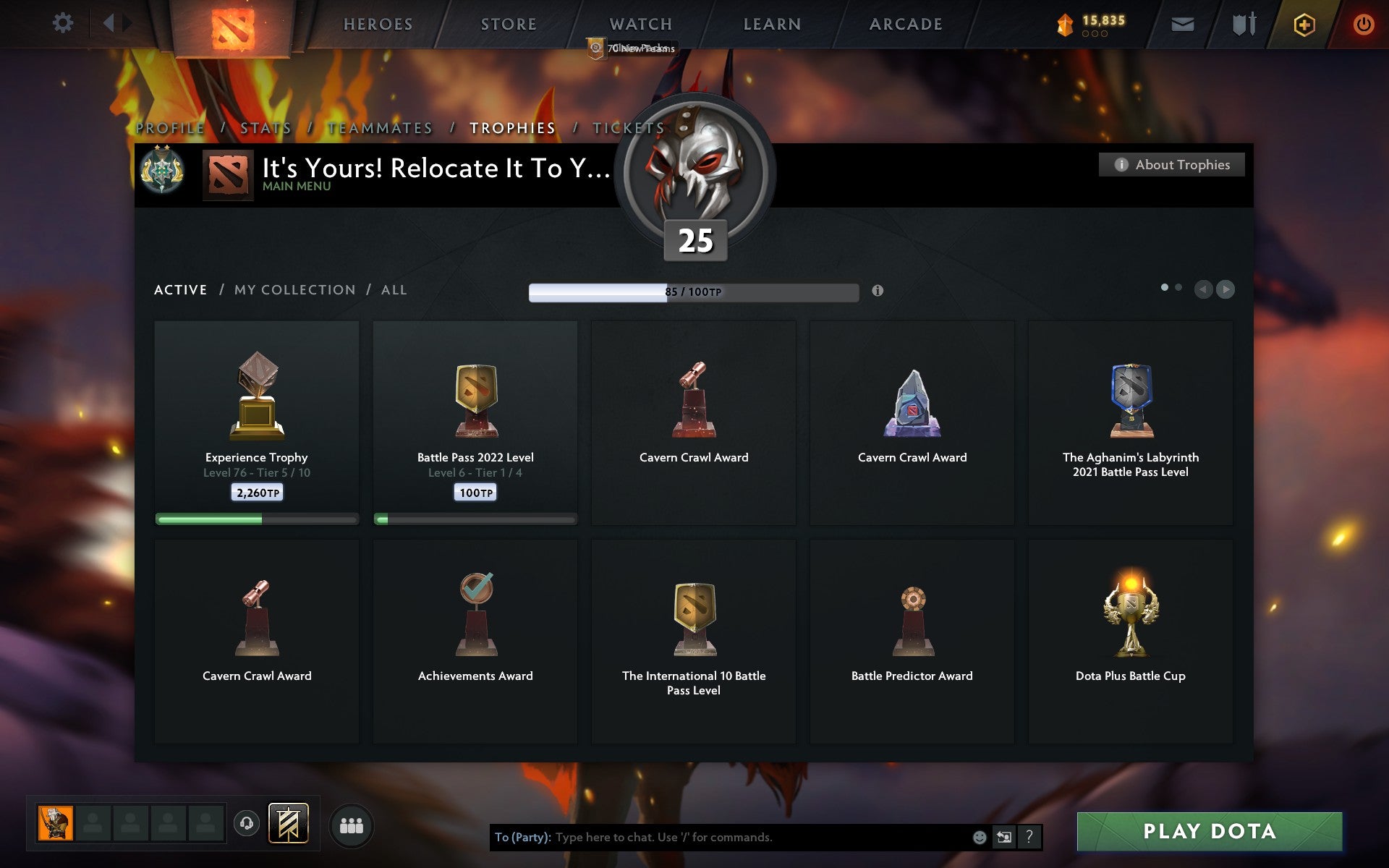Open the mail notifications envelope icon
1389x868 pixels.
tap(1182, 23)
